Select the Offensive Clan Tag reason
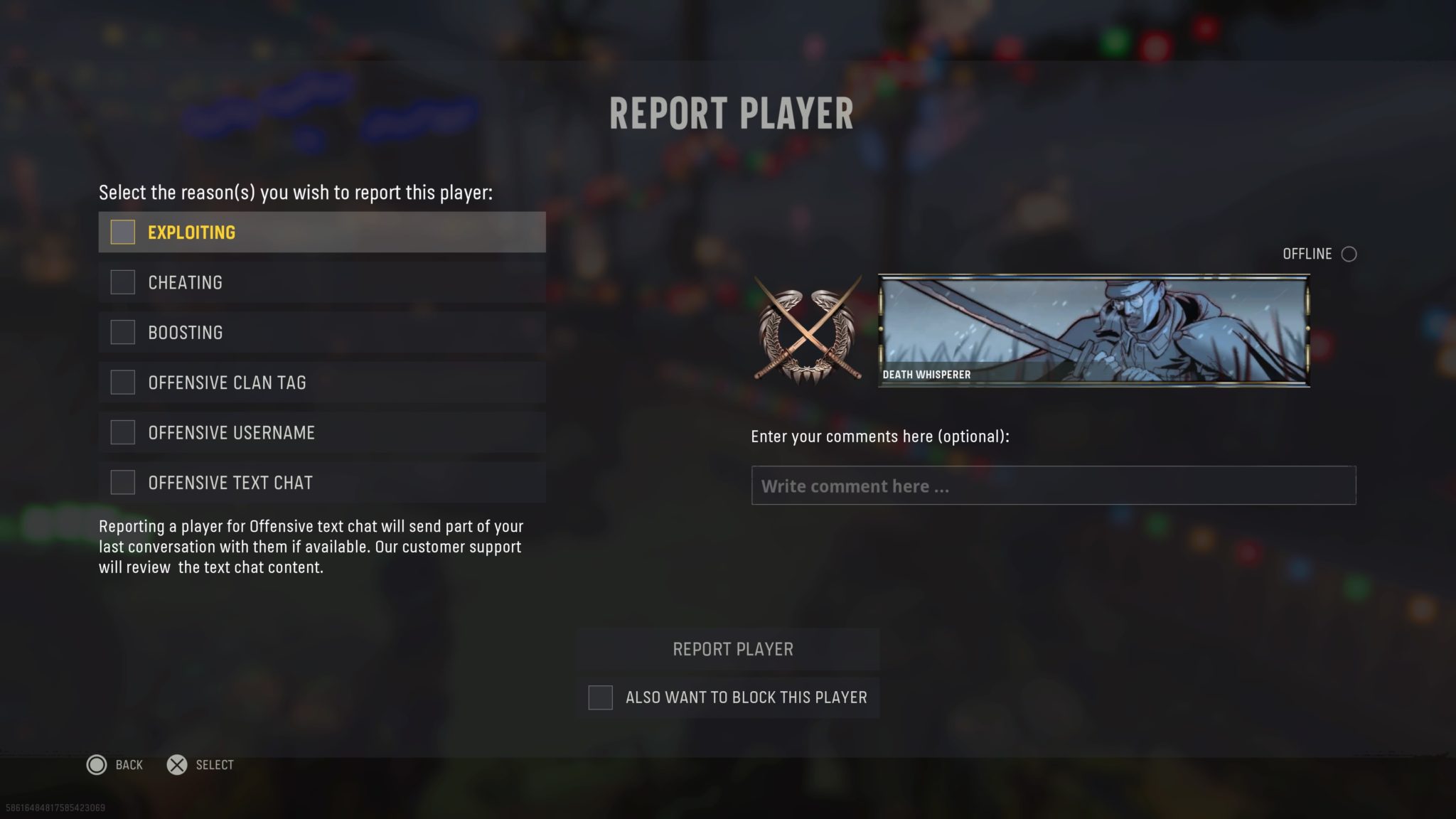Viewport: 1456px width, 819px height. (x=122, y=382)
